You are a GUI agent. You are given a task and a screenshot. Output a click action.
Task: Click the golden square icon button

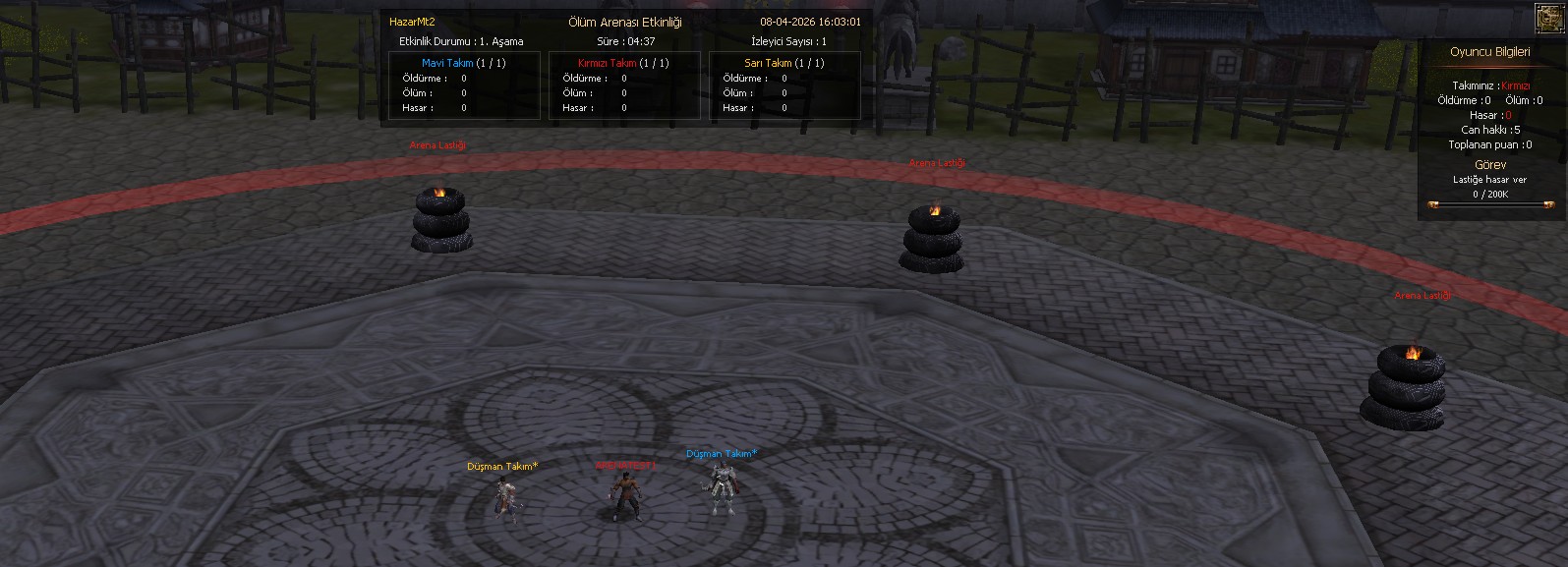(1550, 18)
